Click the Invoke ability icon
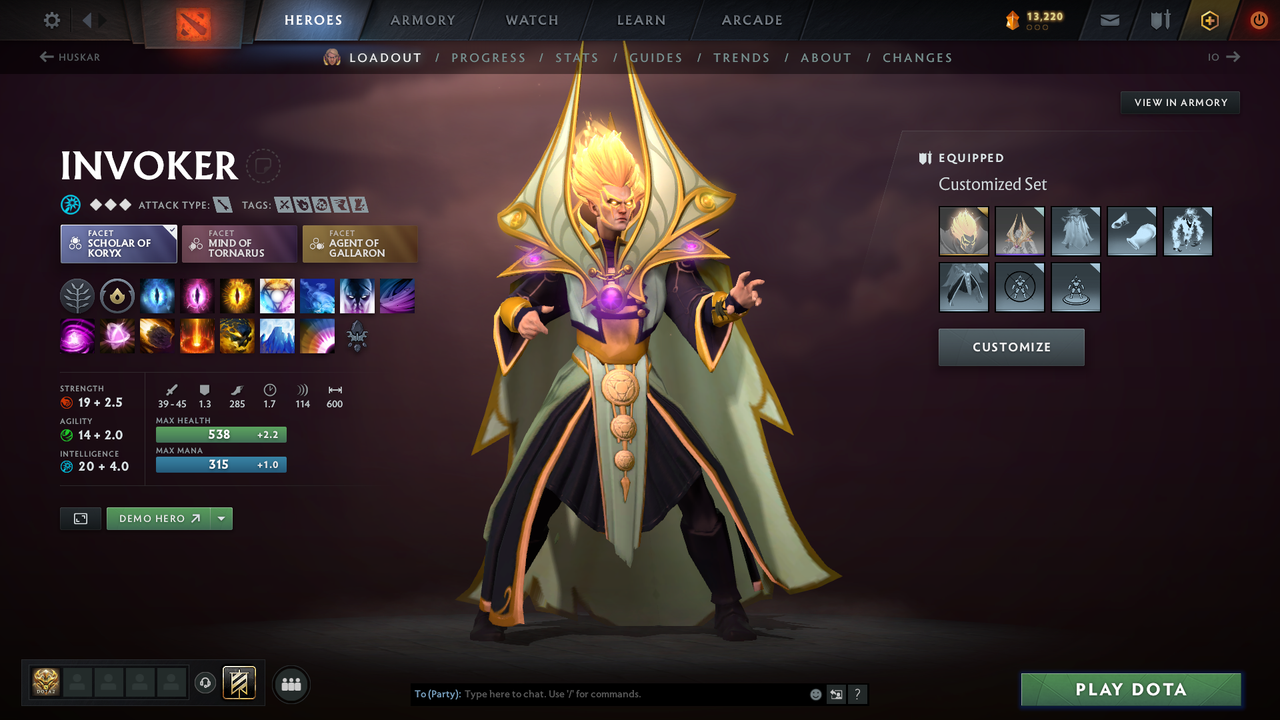The width and height of the screenshot is (1280, 720). (x=277, y=295)
